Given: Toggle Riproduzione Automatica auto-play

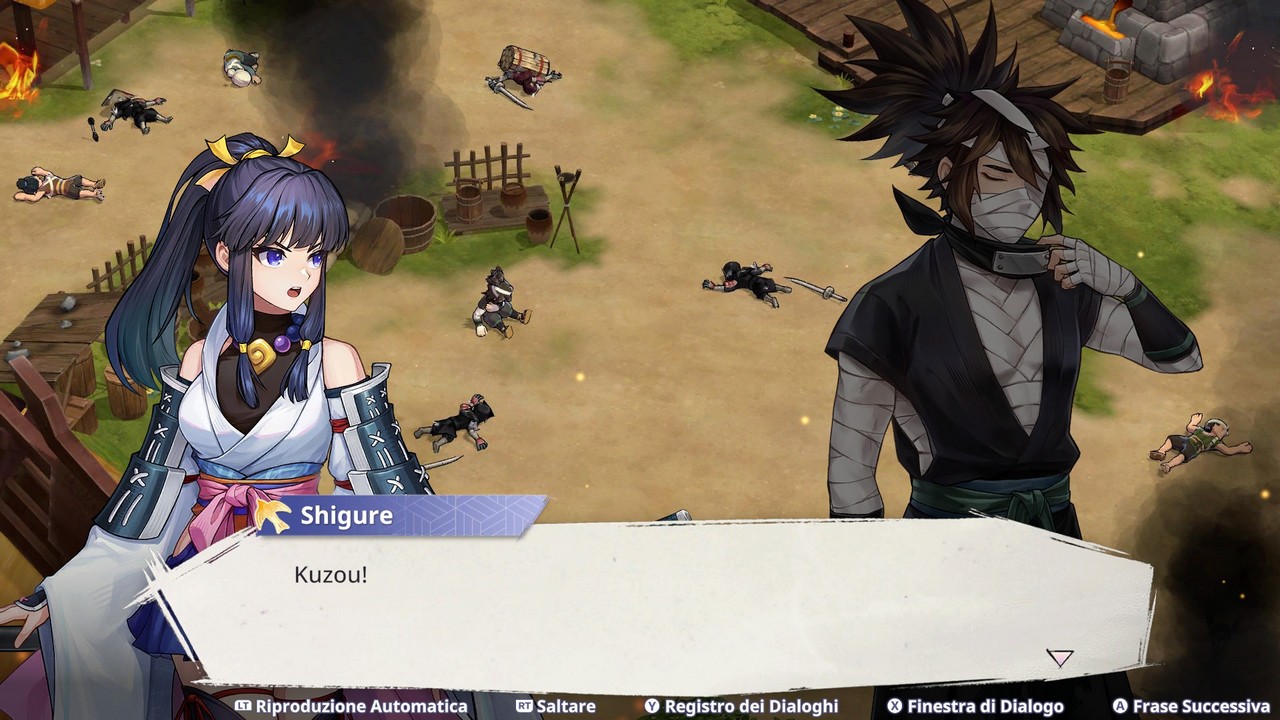Looking at the screenshot, I should (x=351, y=706).
